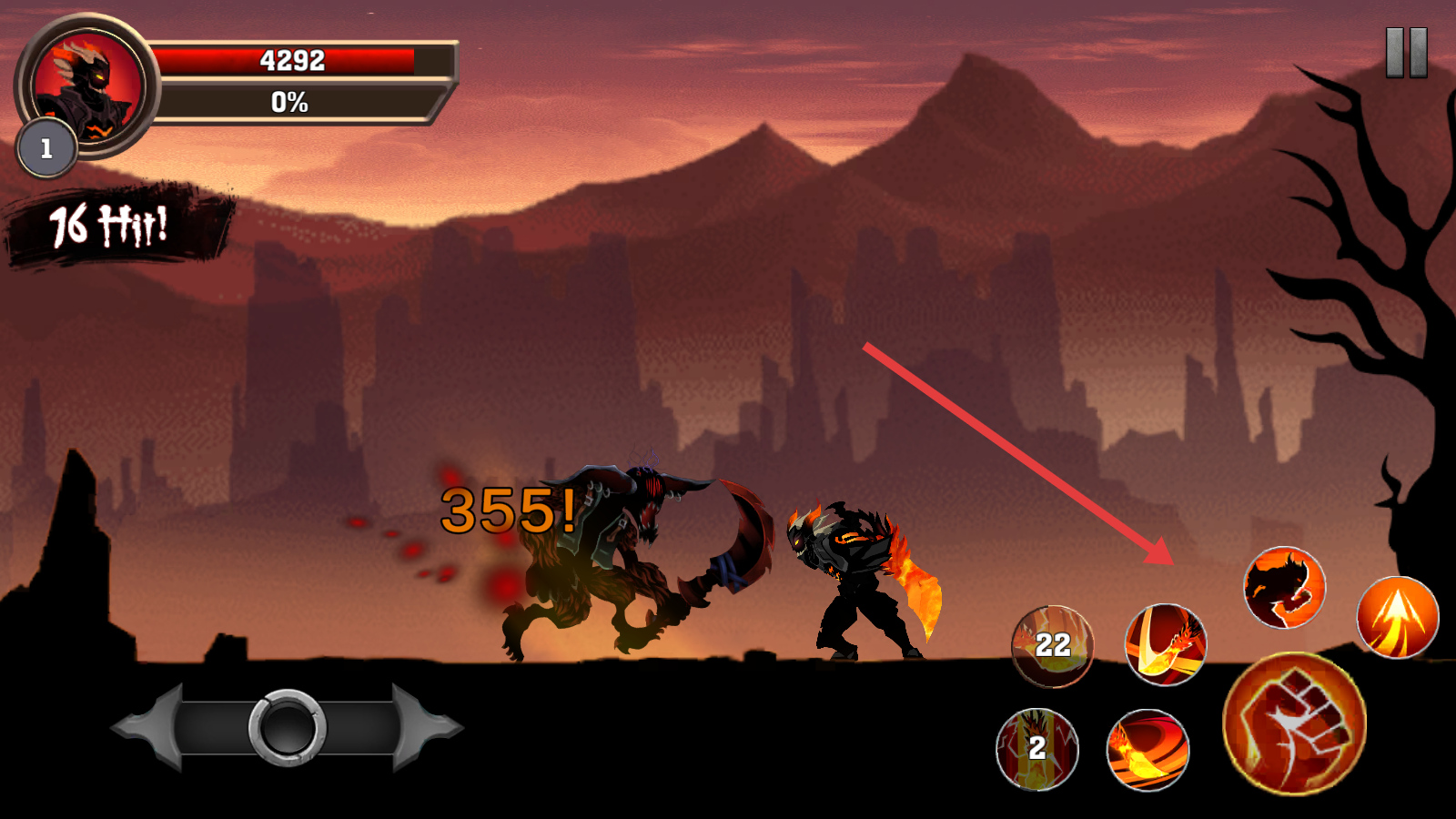Move left with the left arrow
The width and height of the screenshot is (1456, 819).
pos(146,727)
